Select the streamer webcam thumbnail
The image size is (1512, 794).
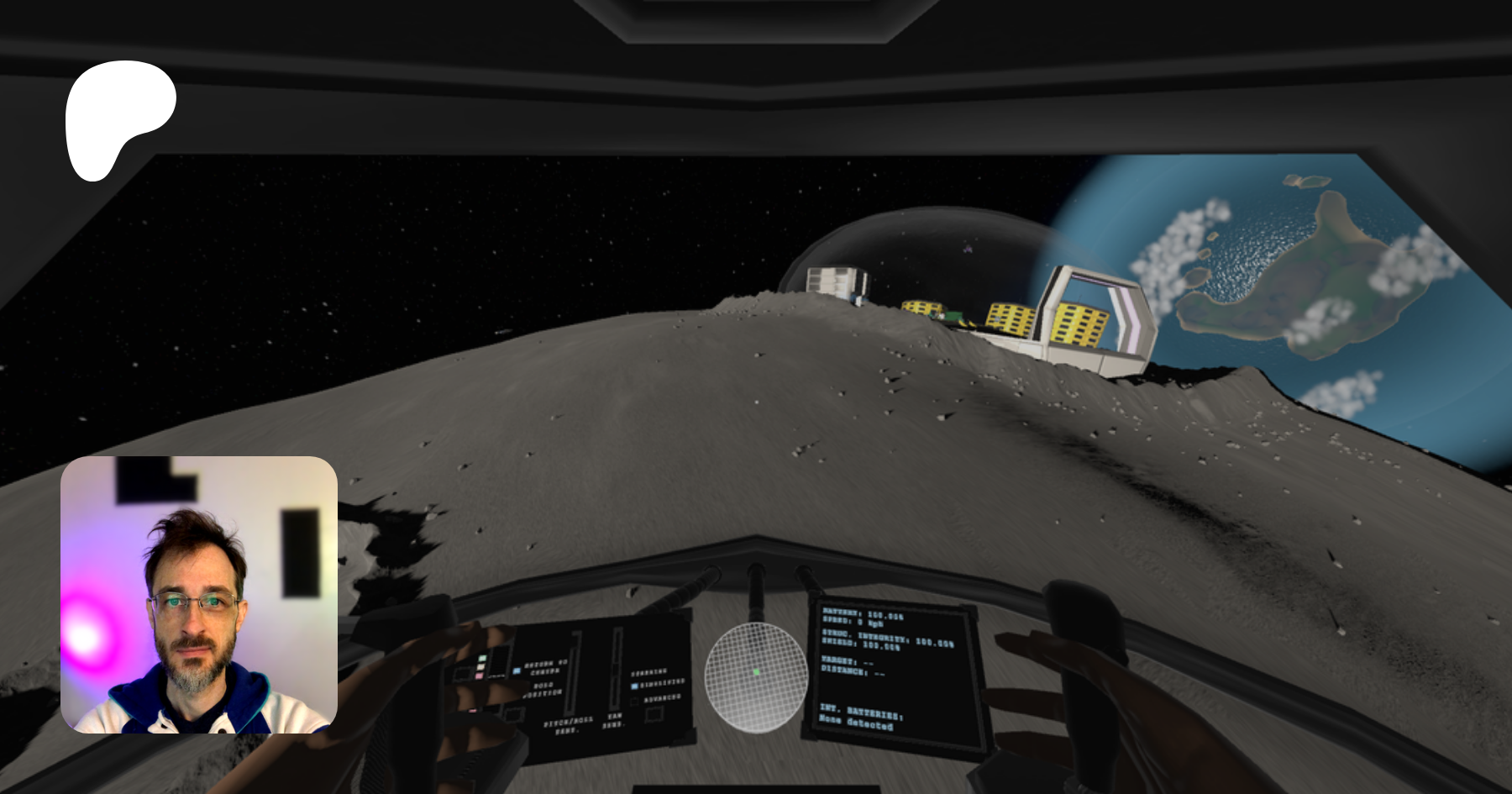click(x=199, y=595)
